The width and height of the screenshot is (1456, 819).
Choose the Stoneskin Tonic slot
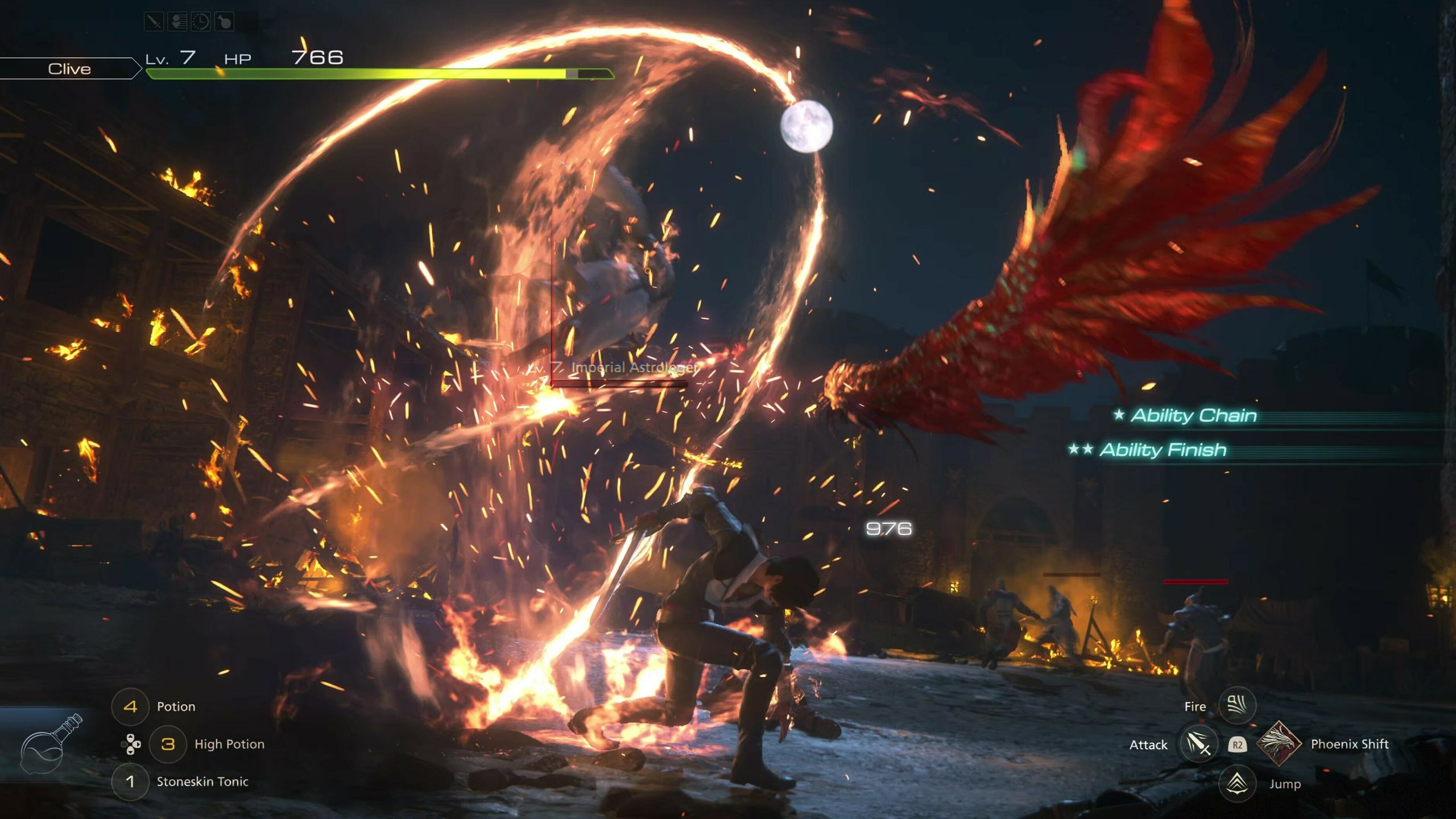click(x=130, y=781)
